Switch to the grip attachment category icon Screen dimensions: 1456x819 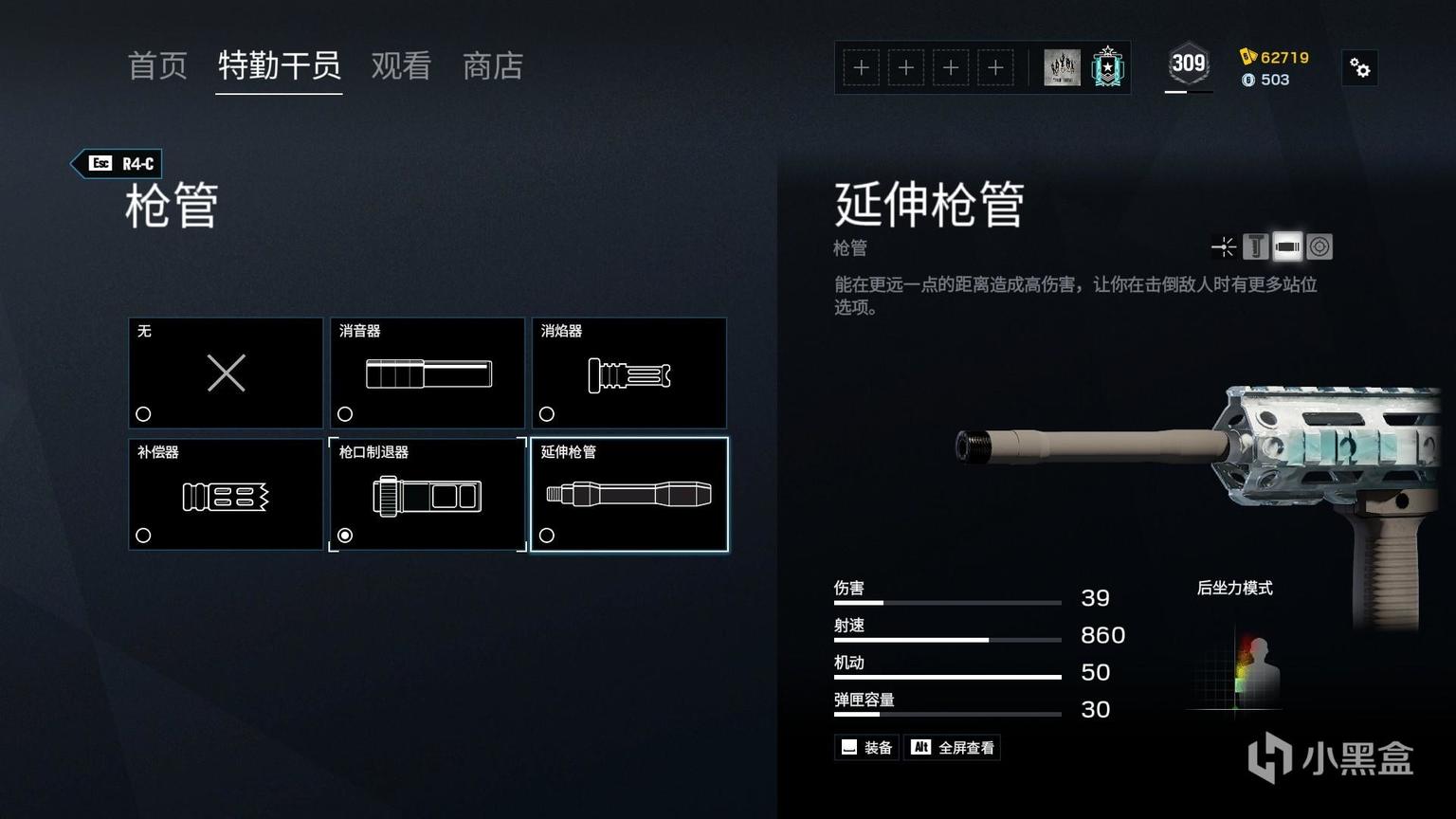click(x=1255, y=247)
